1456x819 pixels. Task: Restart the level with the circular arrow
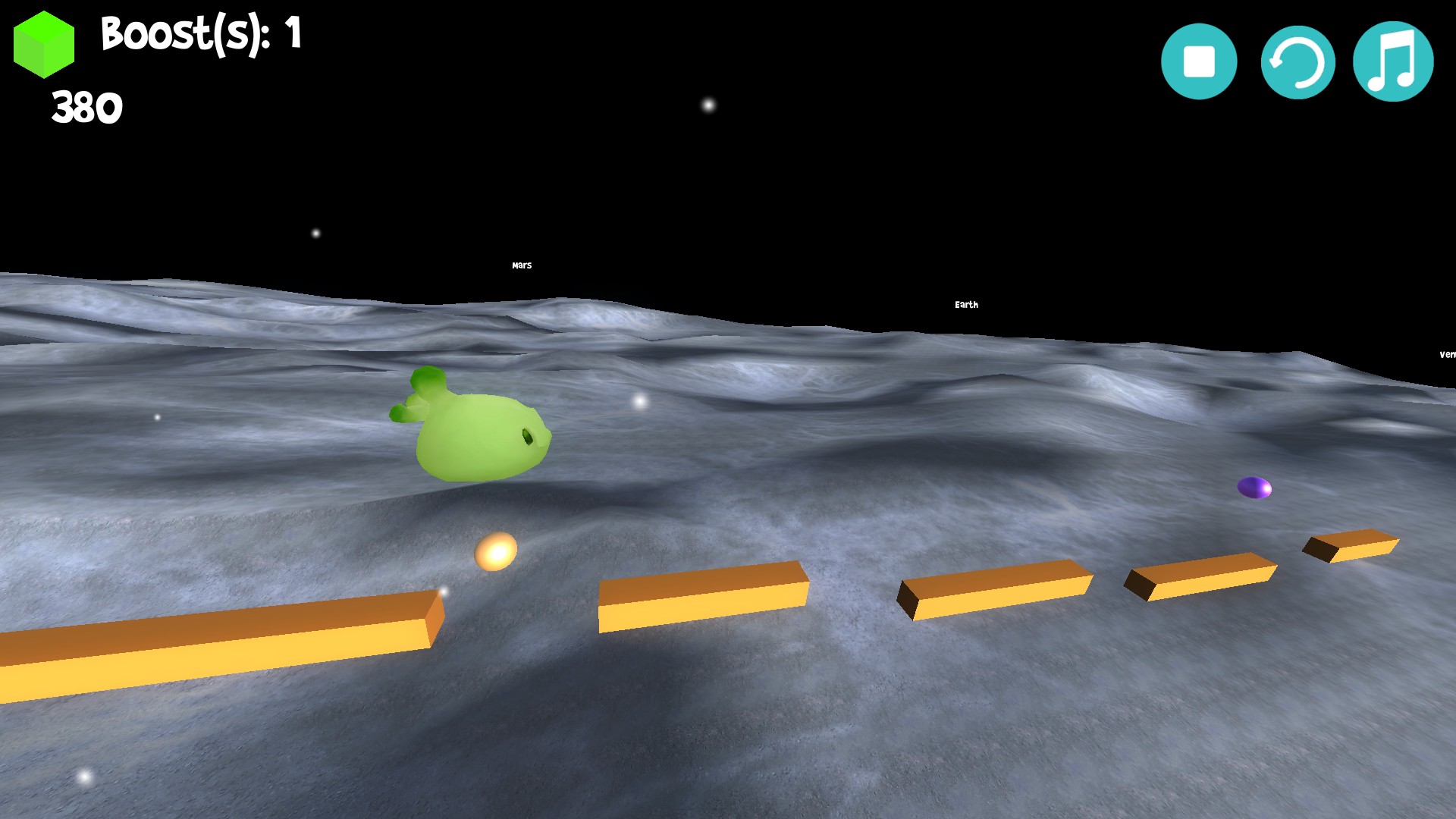click(x=1298, y=61)
